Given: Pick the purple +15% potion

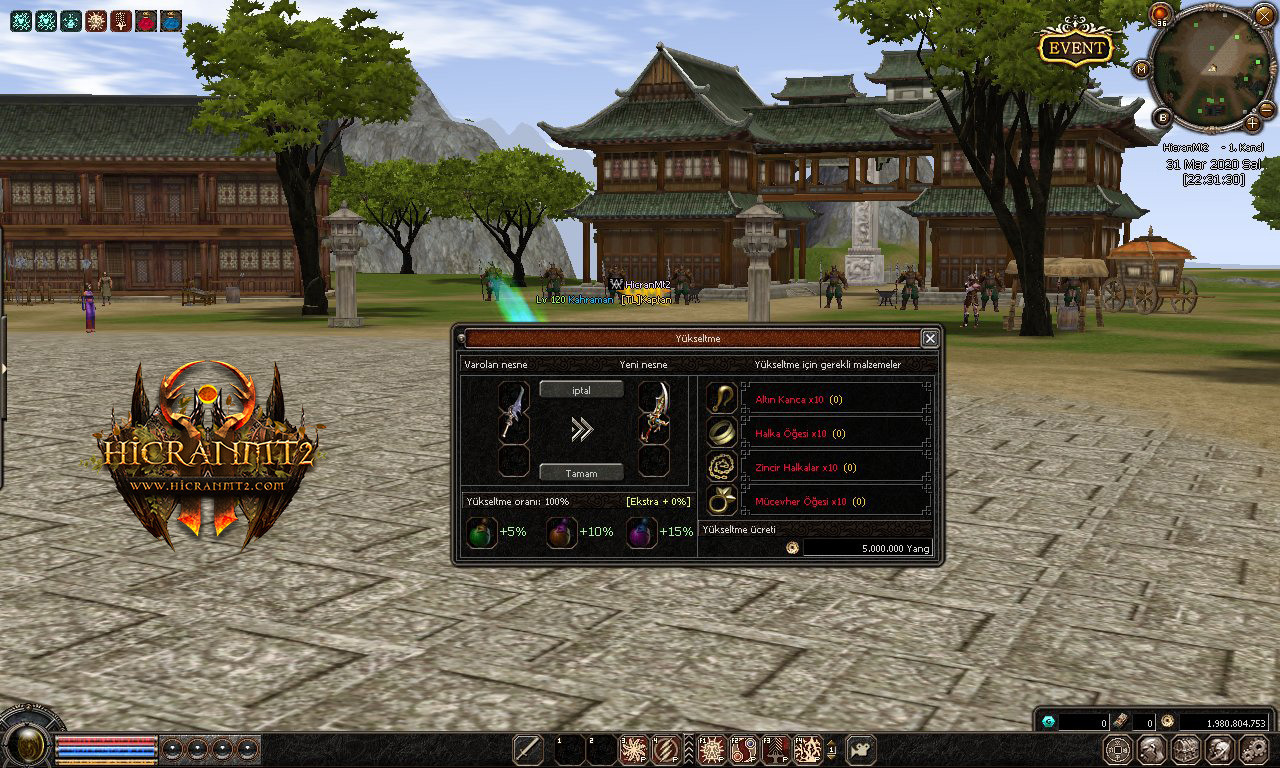Looking at the screenshot, I should pos(641,532).
